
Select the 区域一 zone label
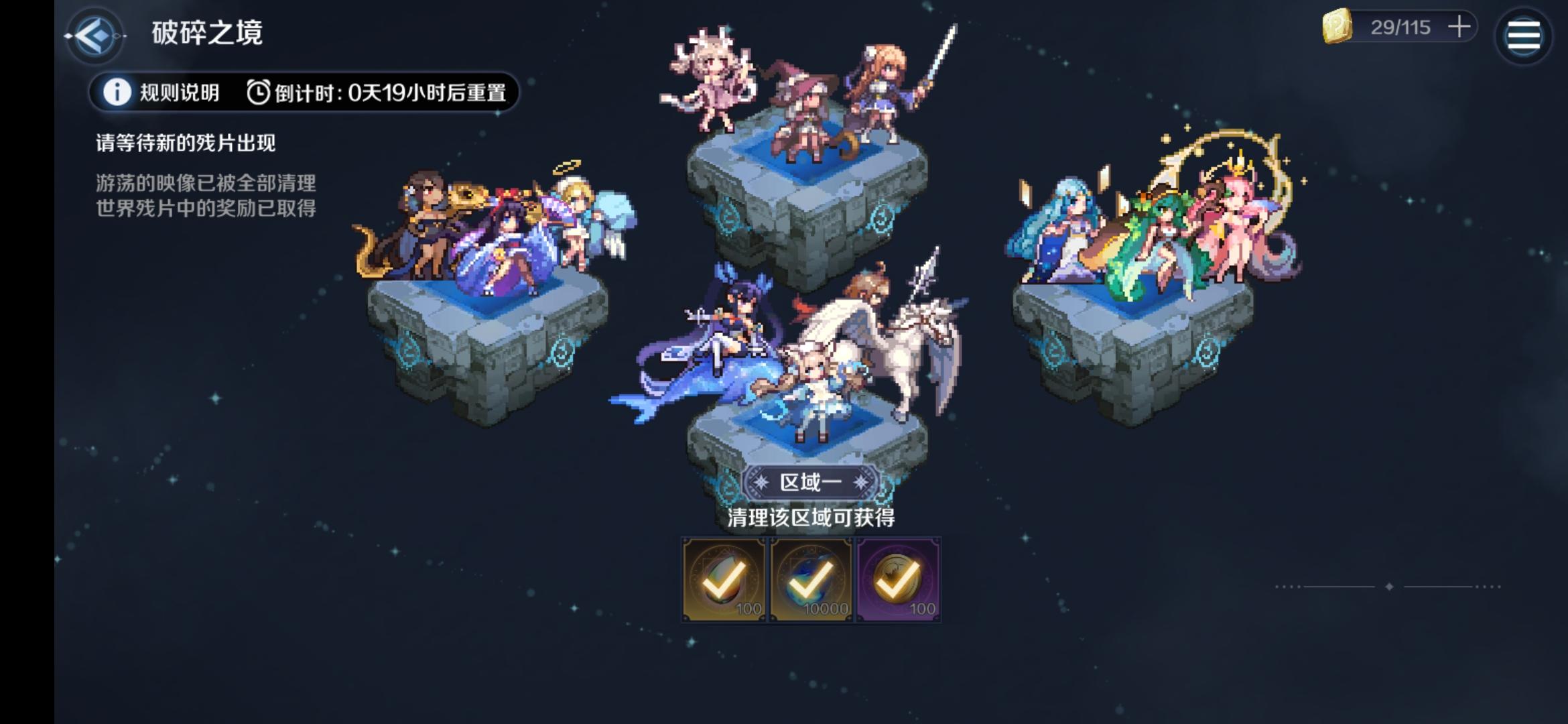pos(811,482)
